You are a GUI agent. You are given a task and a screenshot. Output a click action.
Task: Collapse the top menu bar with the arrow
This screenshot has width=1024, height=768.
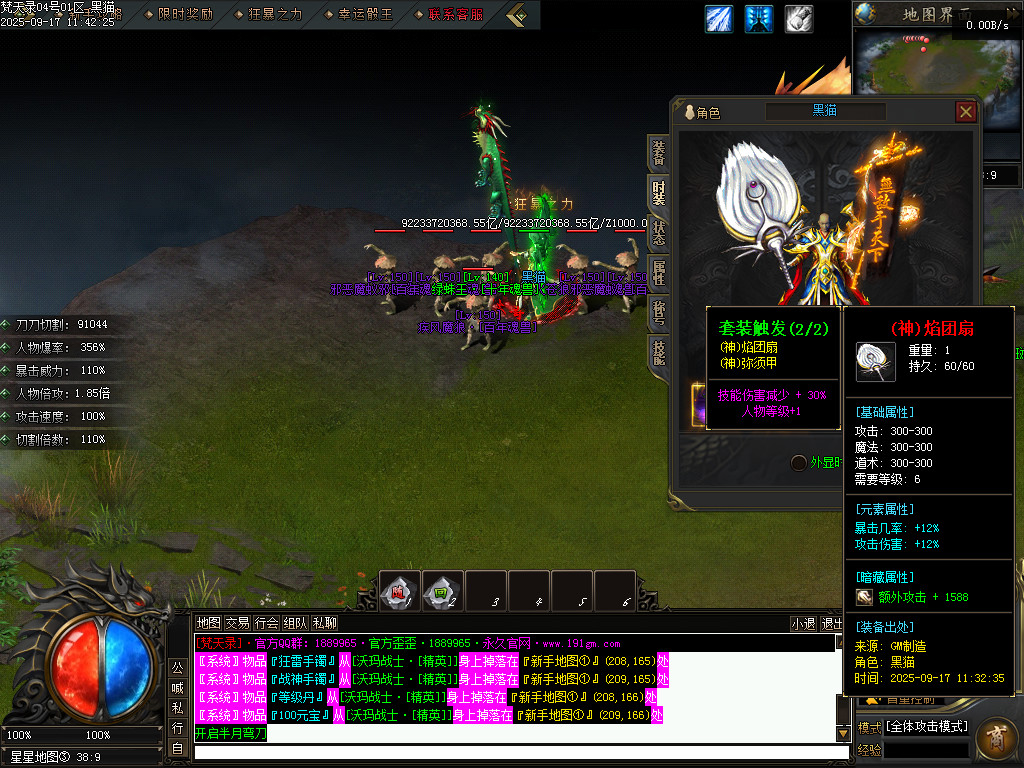516,14
